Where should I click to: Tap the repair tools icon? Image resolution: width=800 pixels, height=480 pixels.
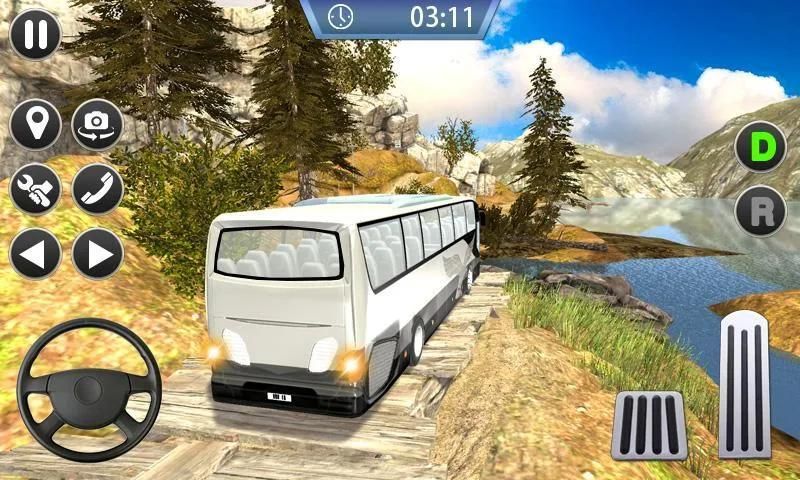(35, 188)
